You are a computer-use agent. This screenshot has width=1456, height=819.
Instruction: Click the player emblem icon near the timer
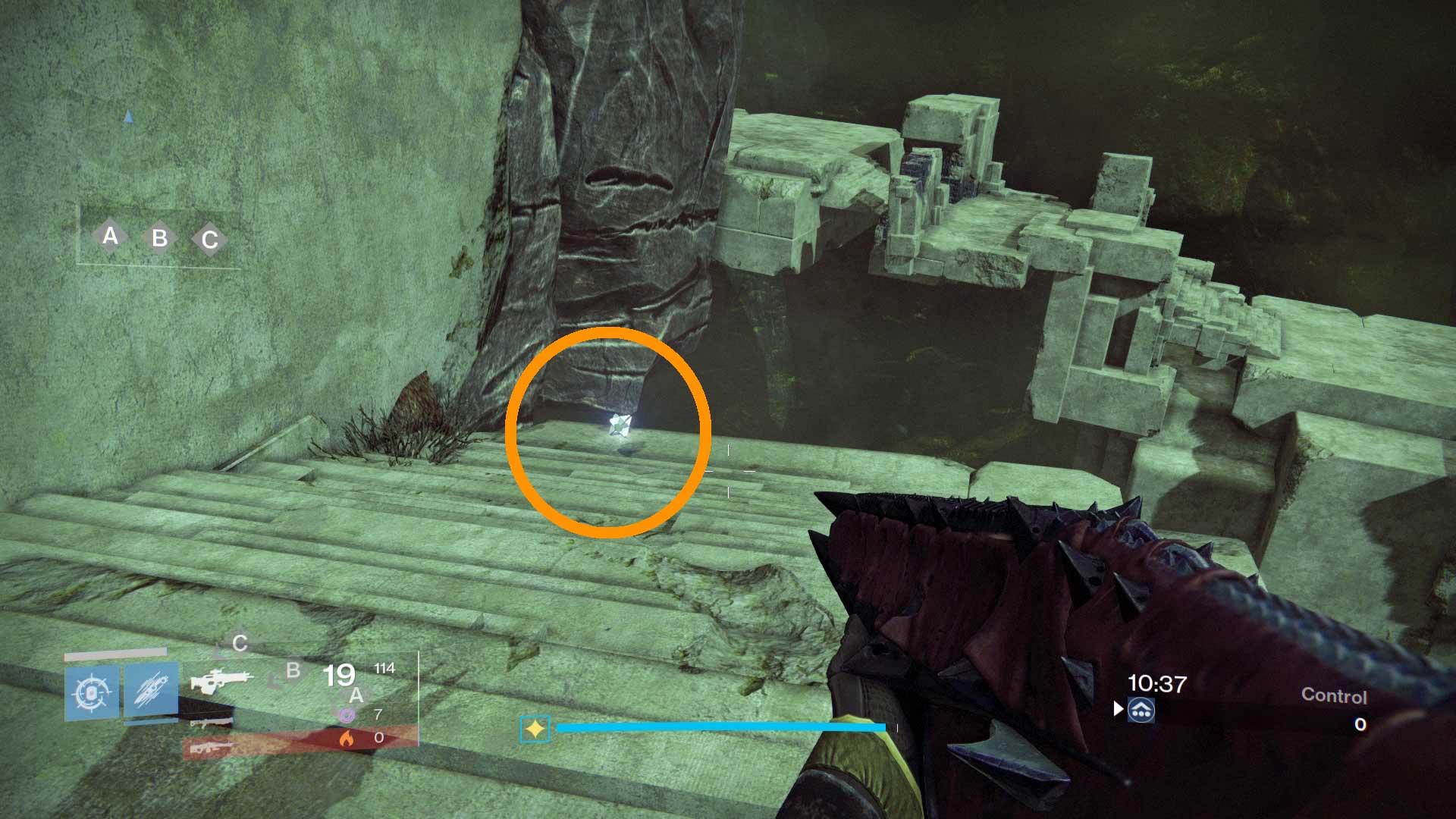pyautogui.click(x=1141, y=710)
